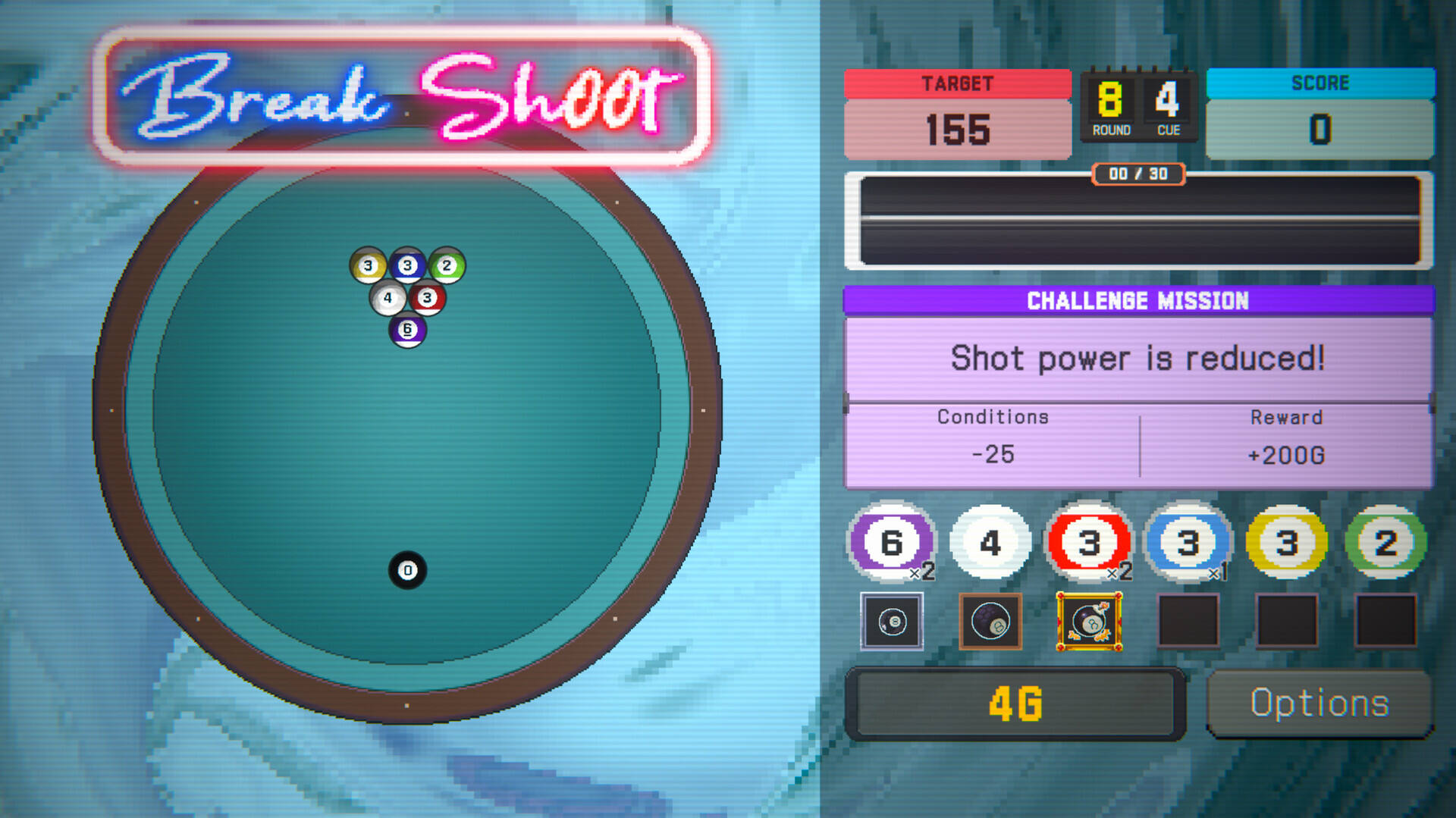Click the Challenge Mission banner
The height and width of the screenshot is (818, 1456).
[1138, 300]
